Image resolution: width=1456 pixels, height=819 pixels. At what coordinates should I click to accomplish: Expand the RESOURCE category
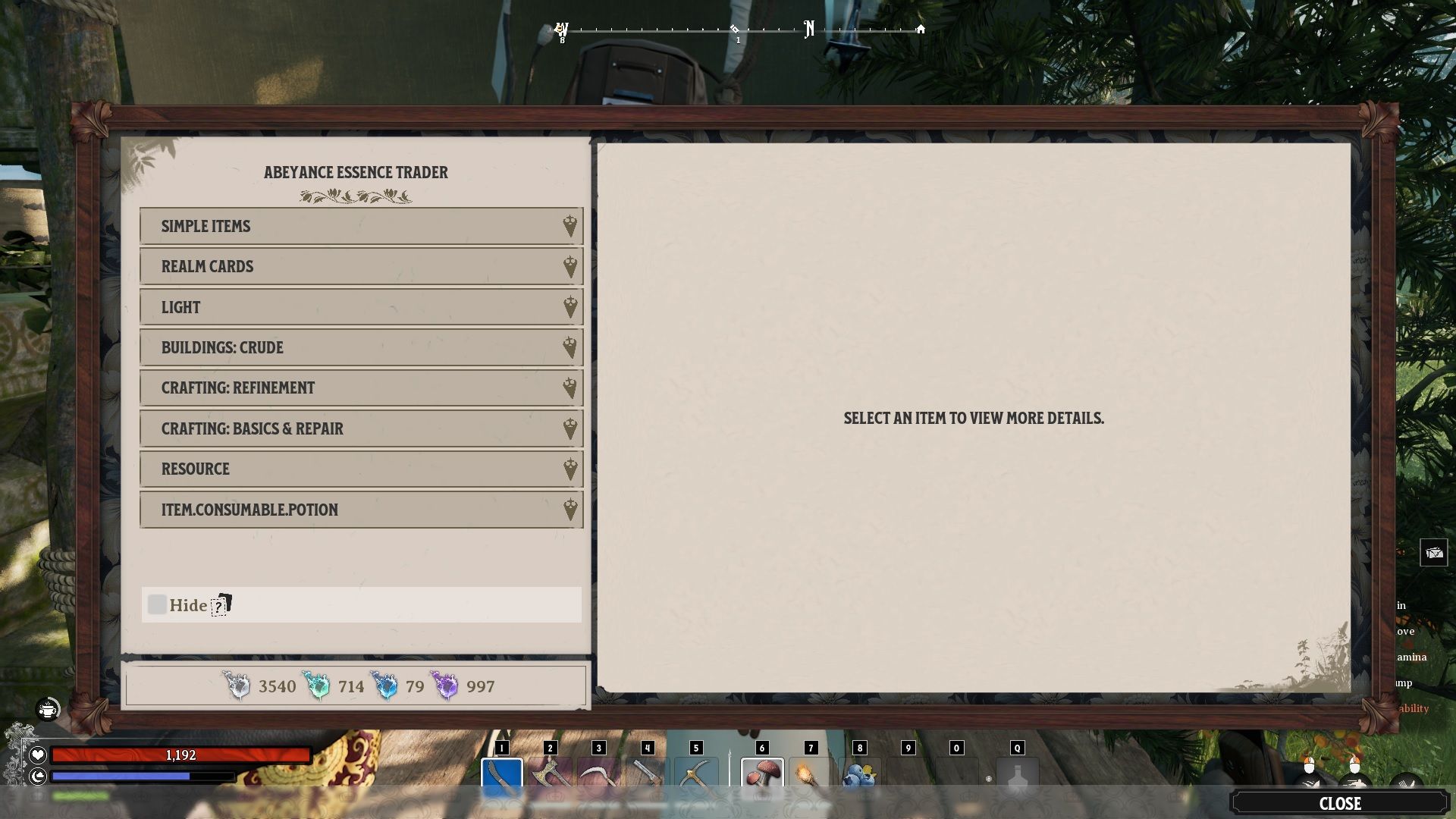360,469
